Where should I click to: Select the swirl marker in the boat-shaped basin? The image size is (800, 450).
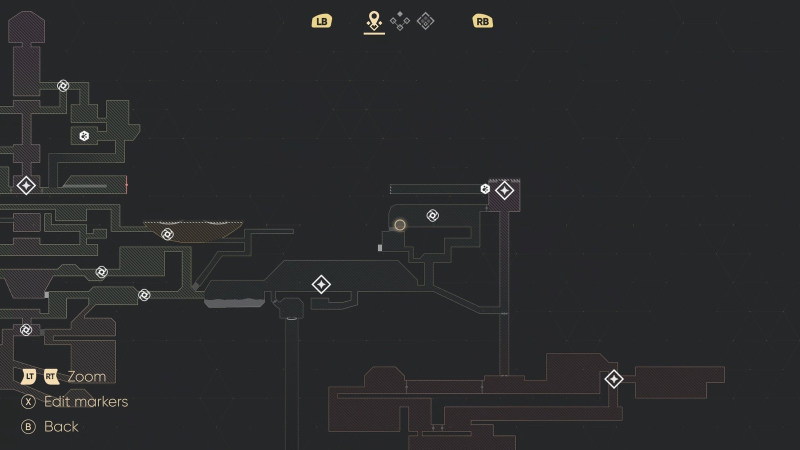pos(167,234)
